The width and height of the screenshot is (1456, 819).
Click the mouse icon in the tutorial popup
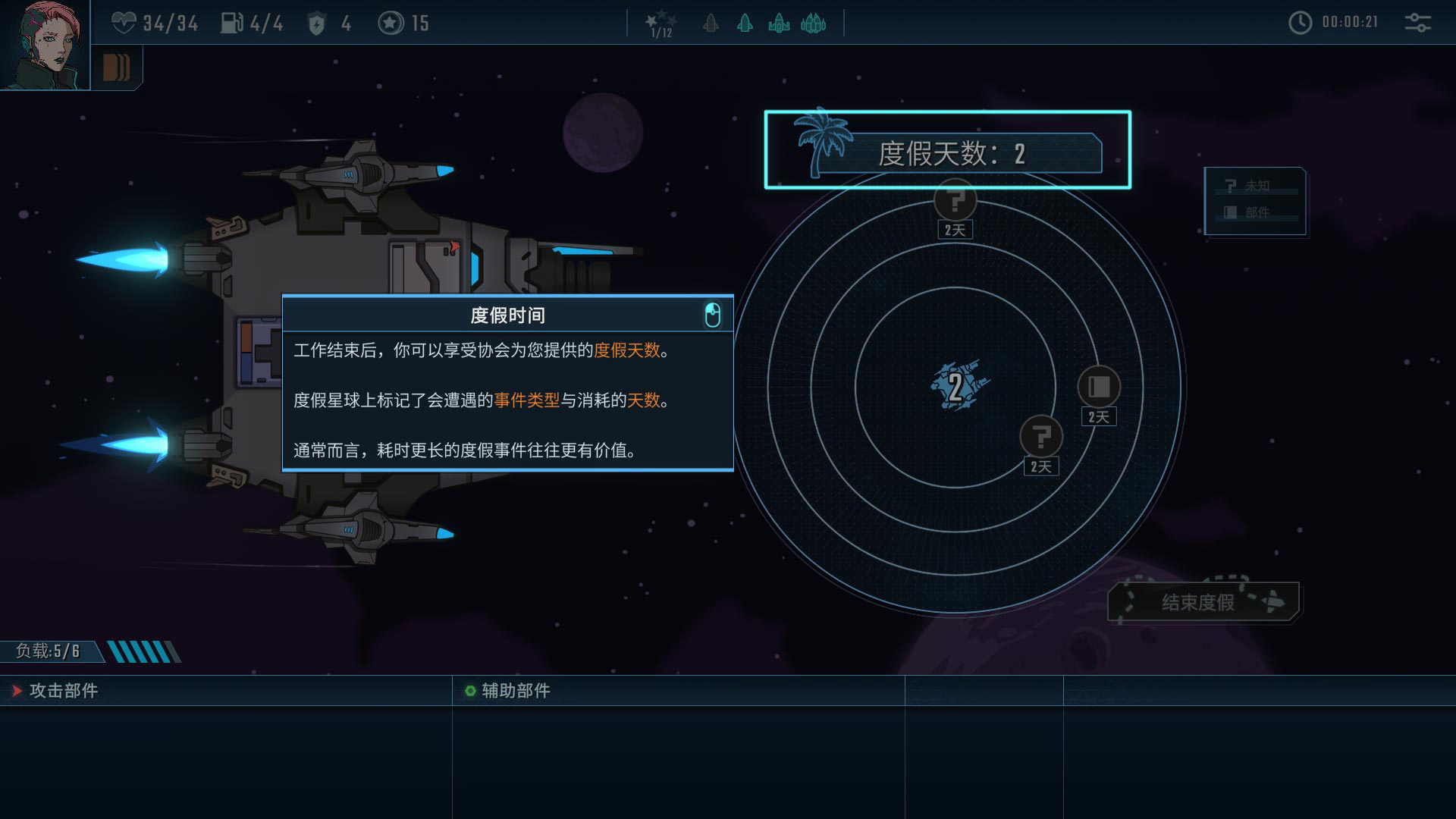pos(712,315)
